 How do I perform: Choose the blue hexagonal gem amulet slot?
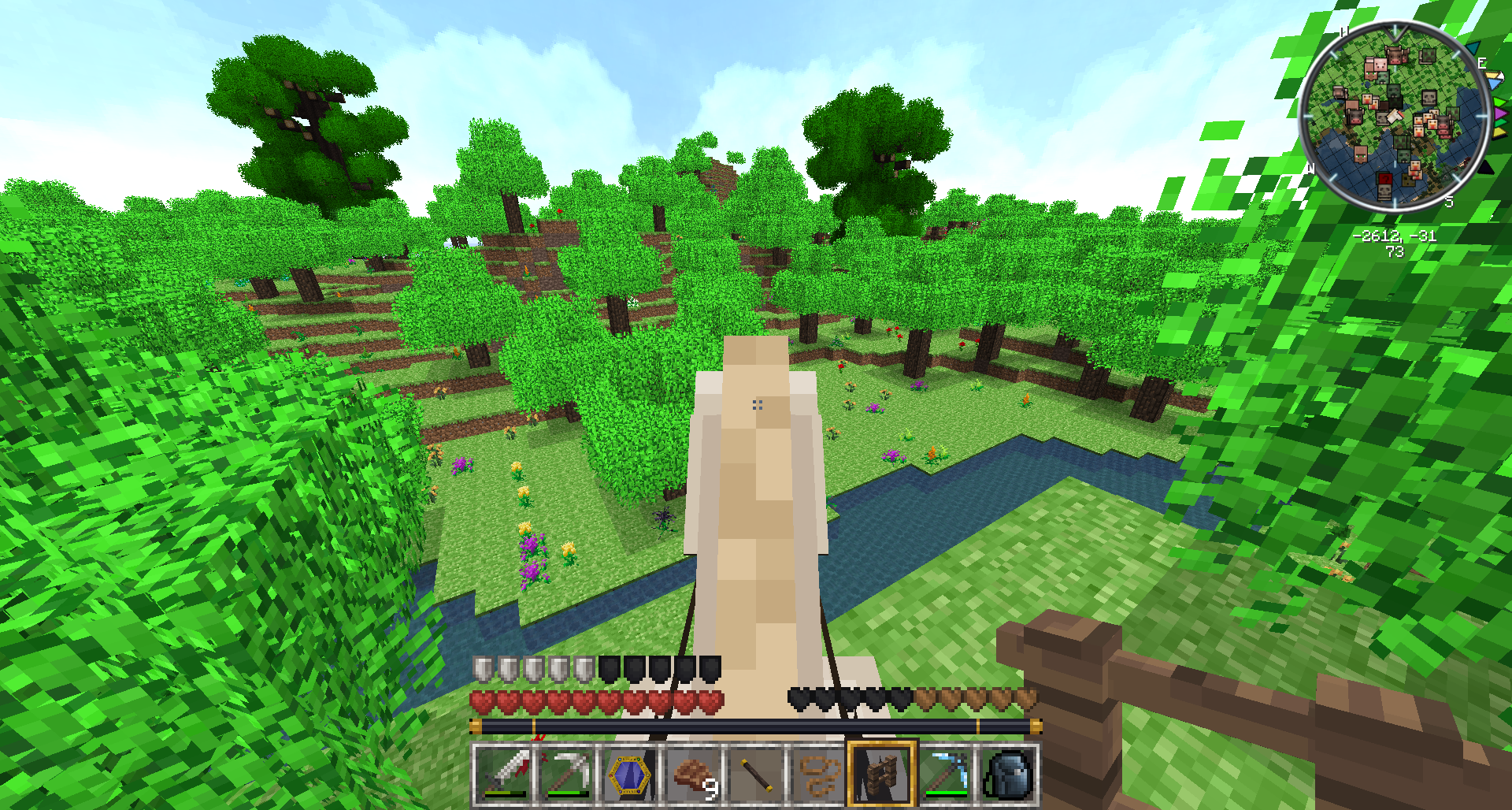click(x=629, y=775)
